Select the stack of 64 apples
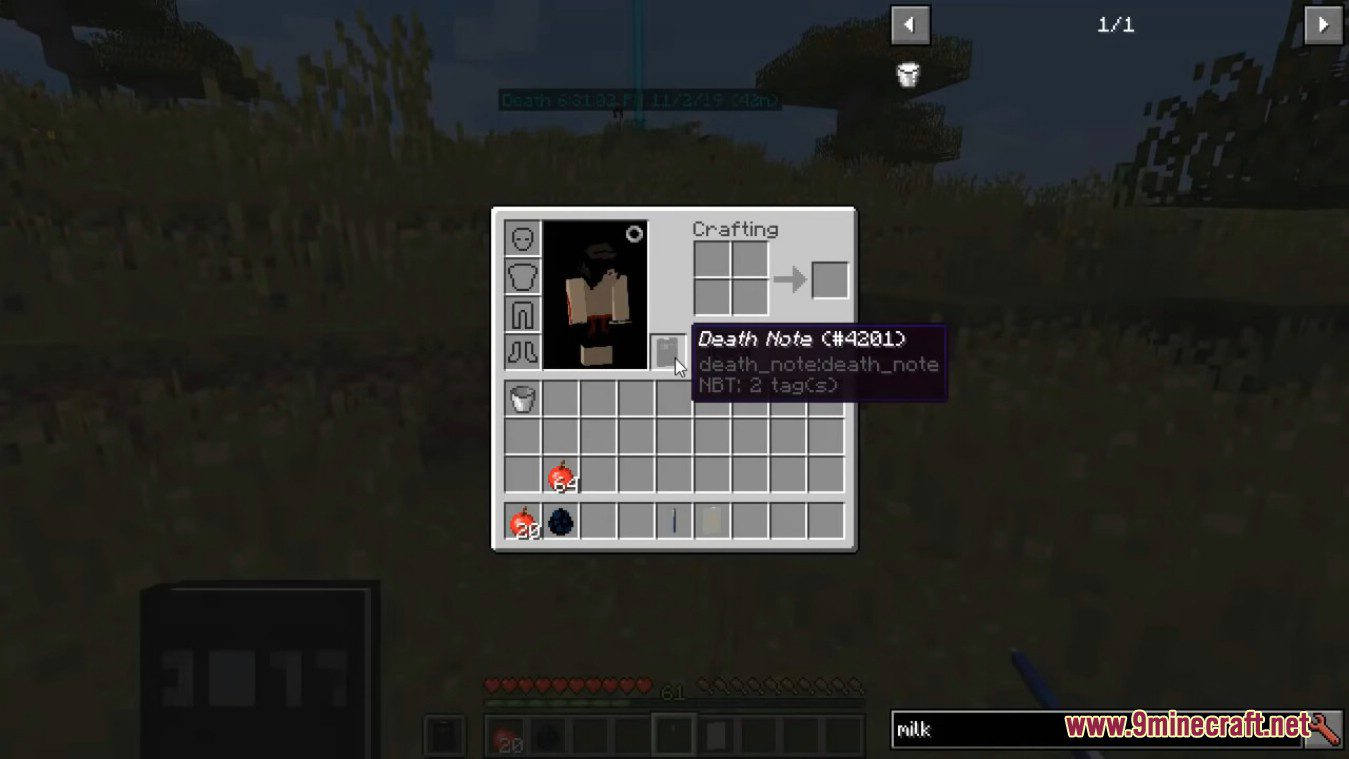This screenshot has width=1349, height=759. pyautogui.click(x=560, y=473)
